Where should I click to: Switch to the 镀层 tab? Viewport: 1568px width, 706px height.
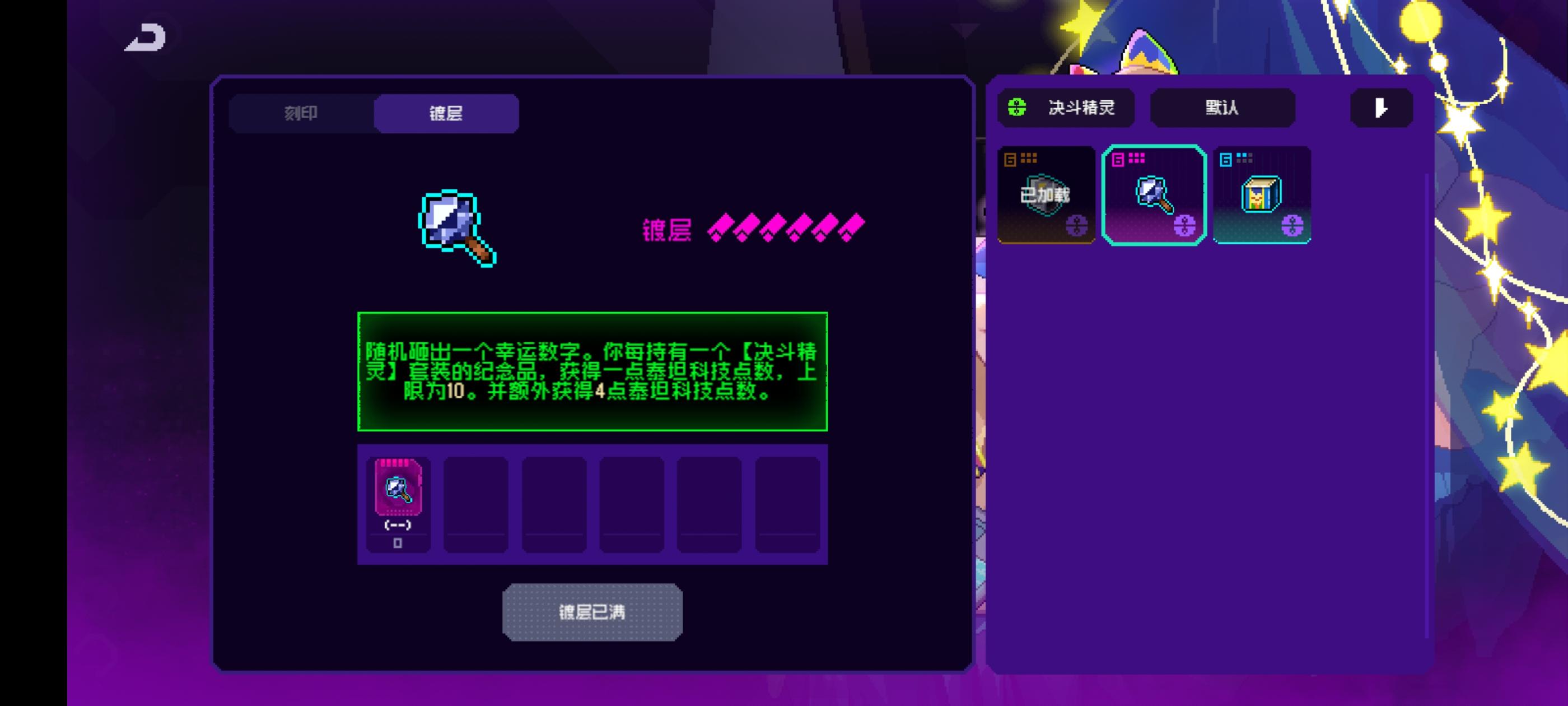point(445,113)
